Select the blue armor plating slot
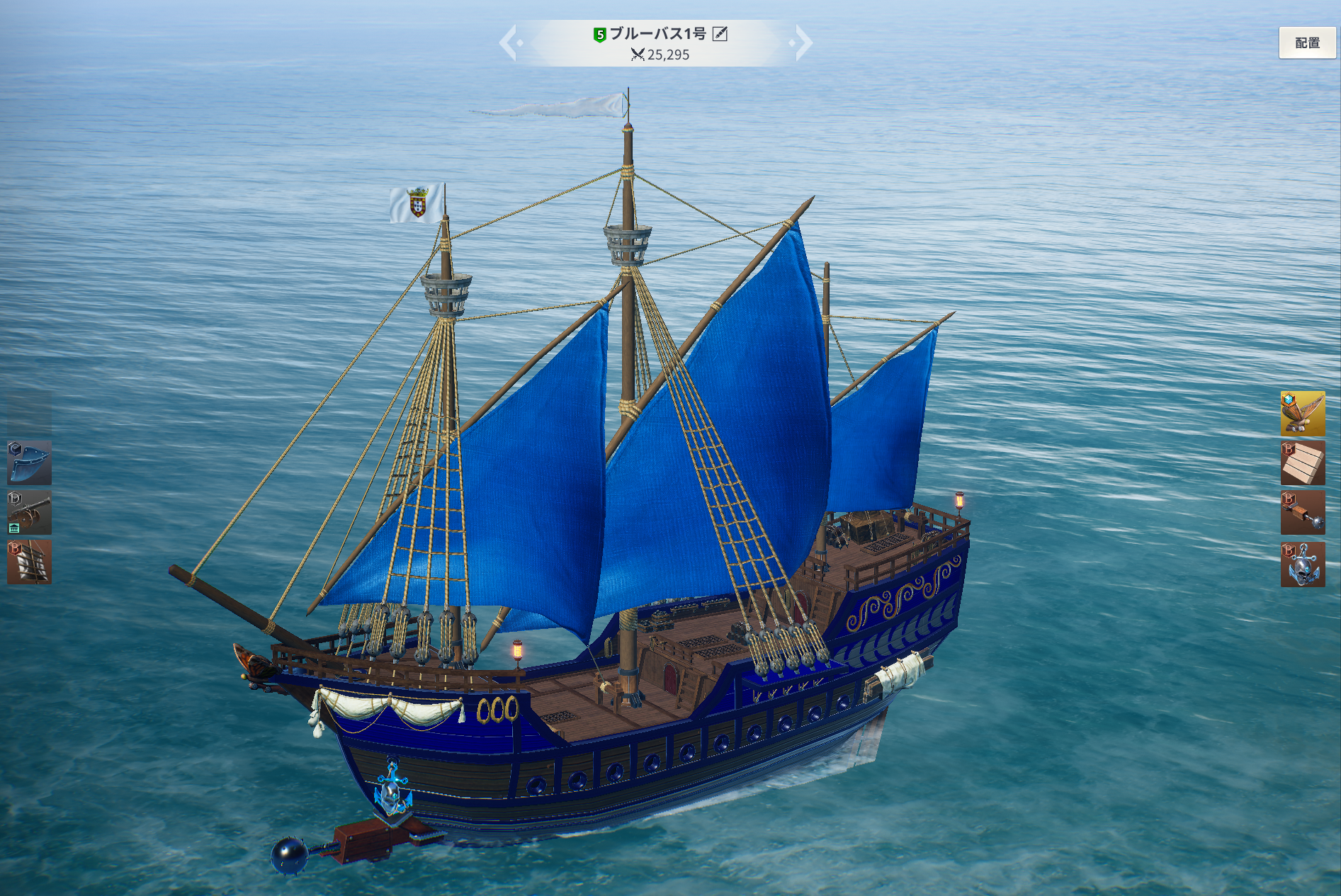The image size is (1341, 896). coord(30,463)
